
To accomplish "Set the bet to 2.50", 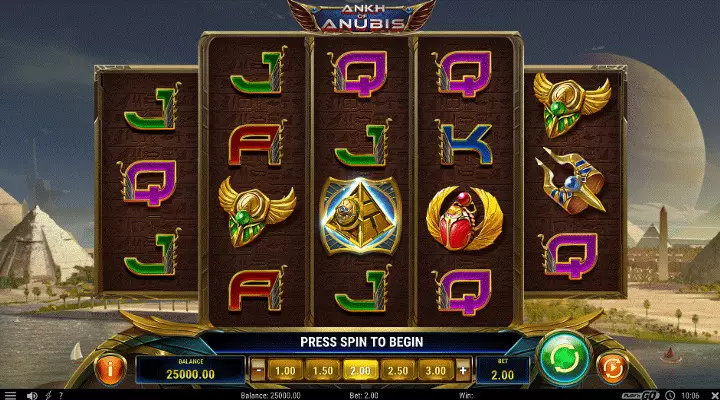I will 397,370.
